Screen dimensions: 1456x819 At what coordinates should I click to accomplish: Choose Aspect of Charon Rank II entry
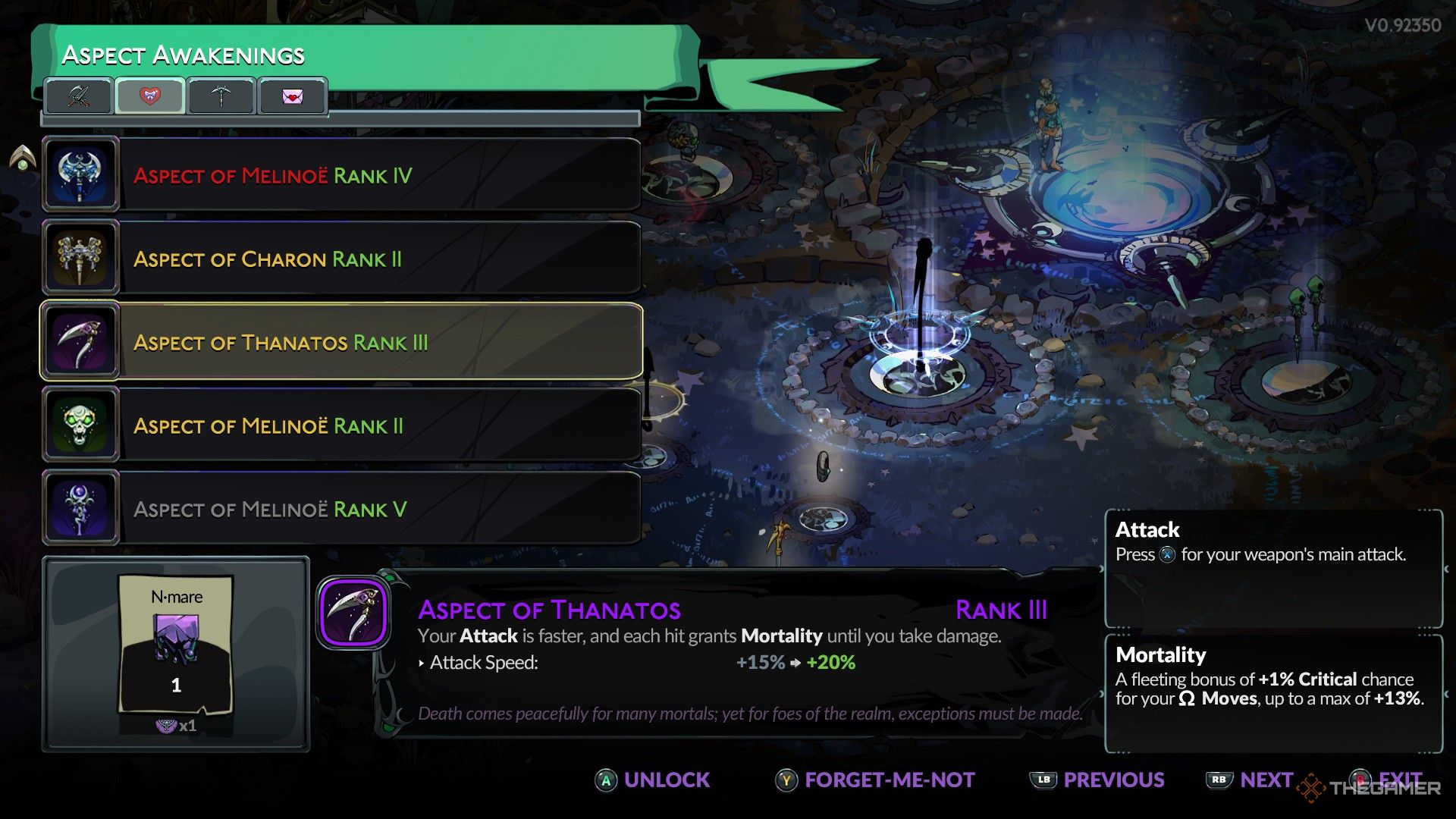(x=341, y=259)
